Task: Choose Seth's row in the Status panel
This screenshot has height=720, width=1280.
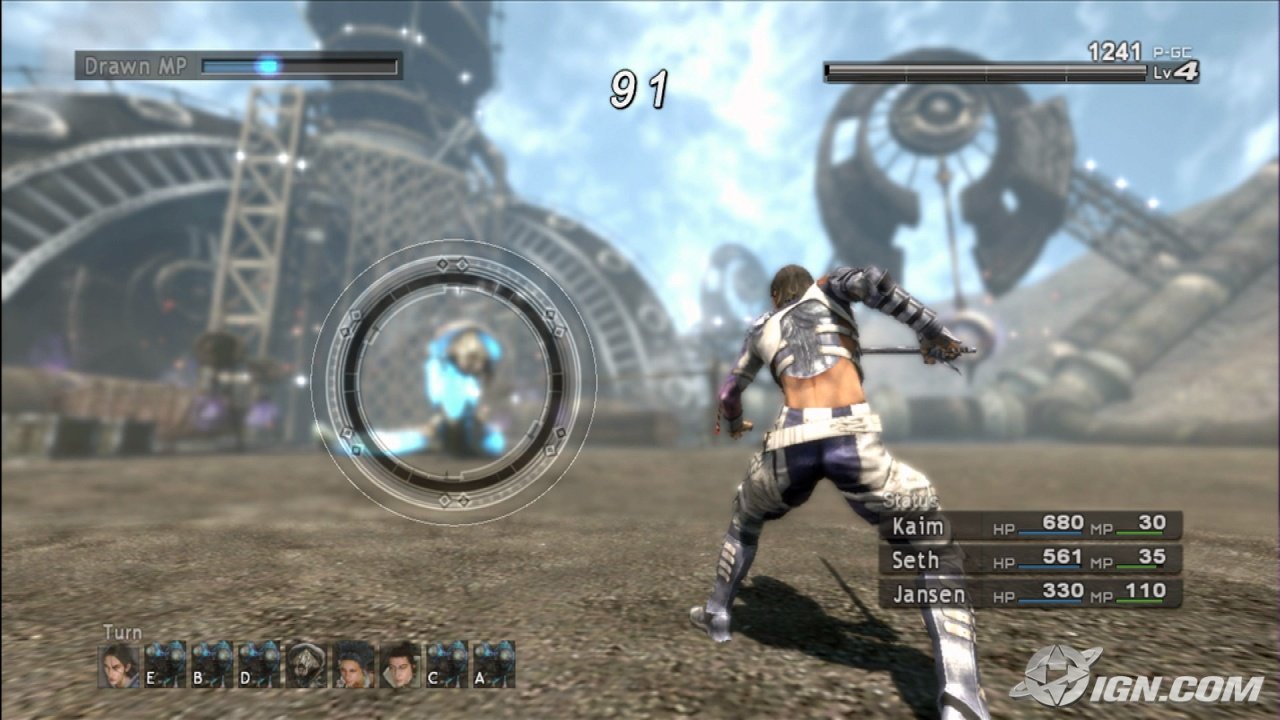Action: [x=1030, y=560]
